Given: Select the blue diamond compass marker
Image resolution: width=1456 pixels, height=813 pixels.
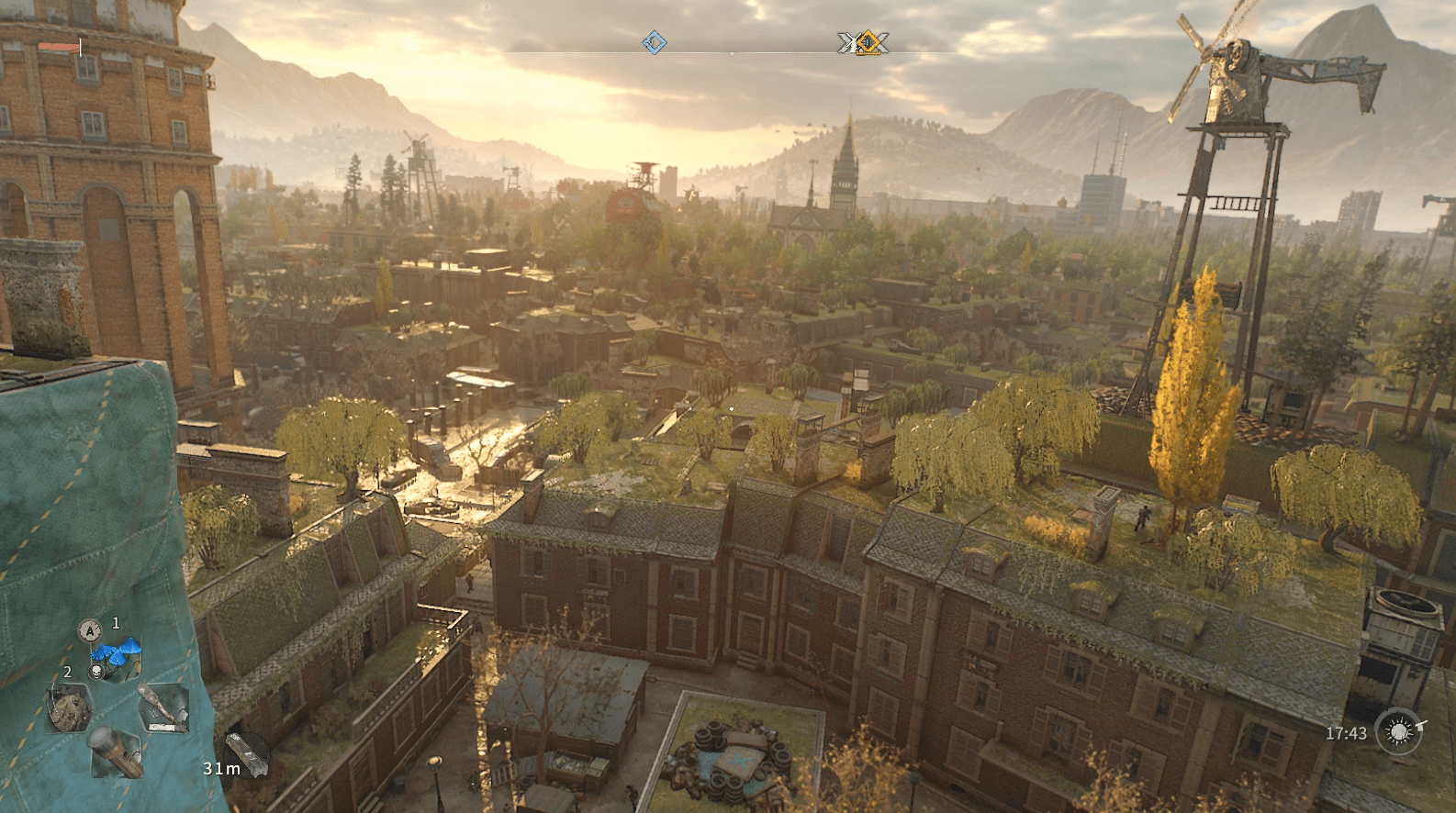Looking at the screenshot, I should [x=655, y=42].
